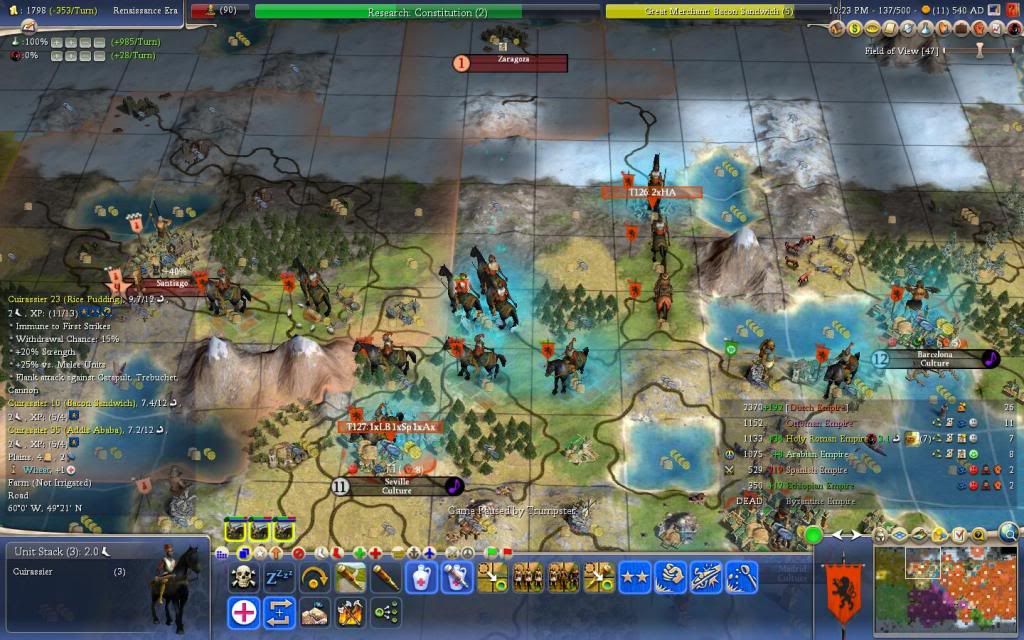Select the blue heal (red cross) command
This screenshot has height=640, width=1024.
[243, 611]
